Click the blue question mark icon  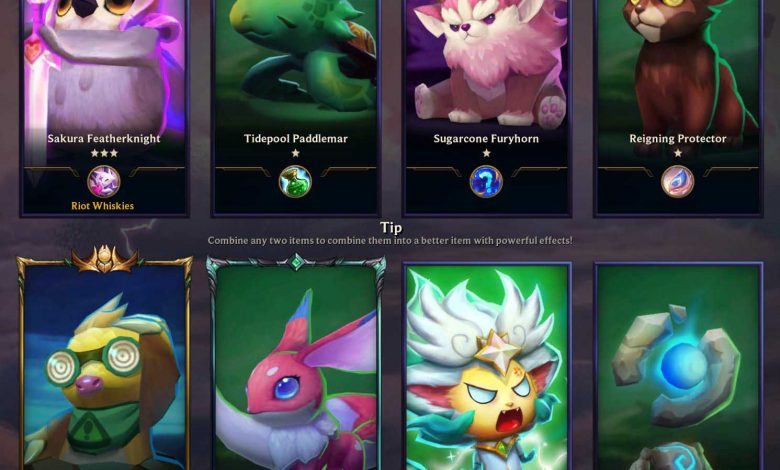486,181
